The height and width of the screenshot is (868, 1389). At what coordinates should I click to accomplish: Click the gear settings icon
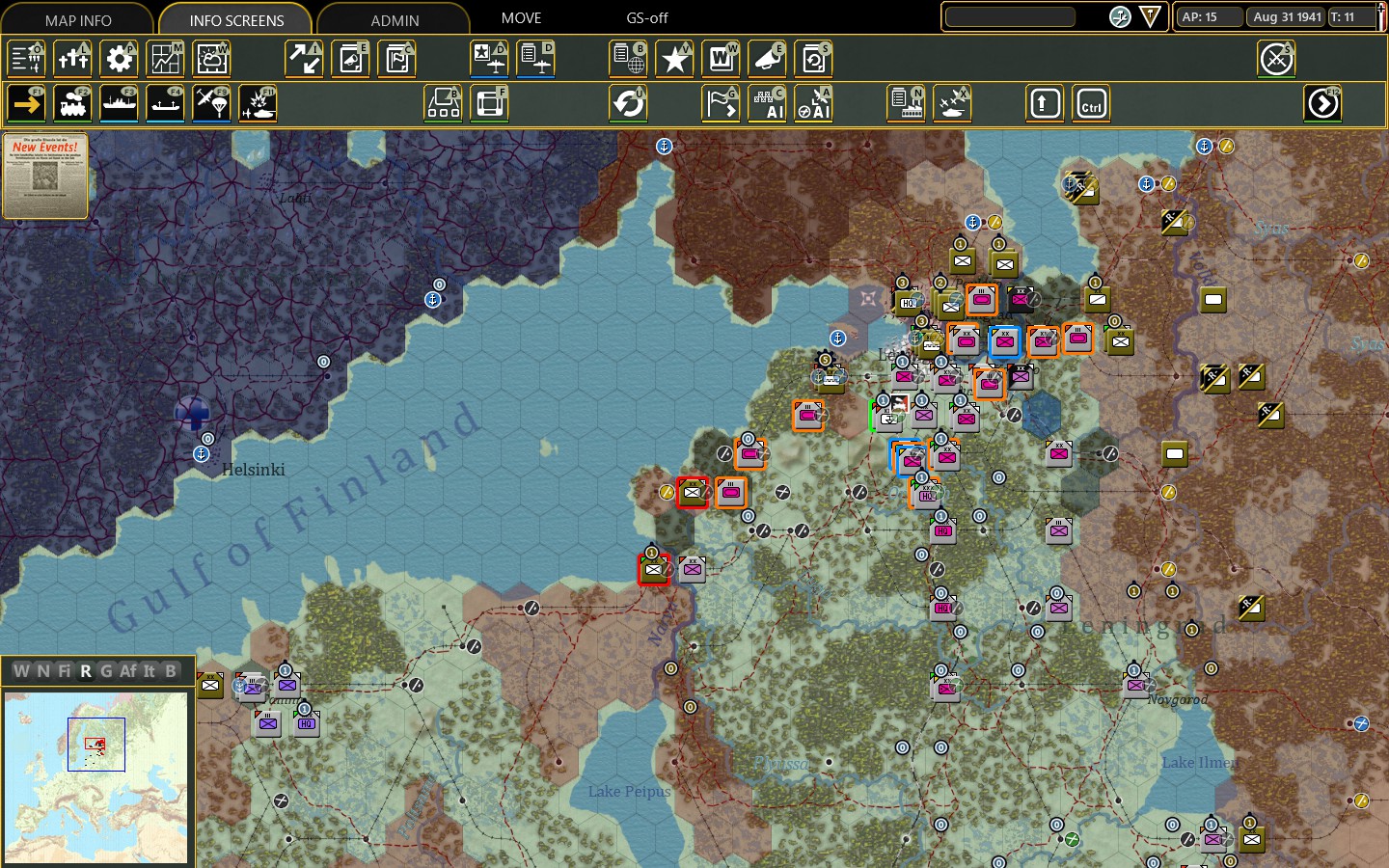click(120, 59)
